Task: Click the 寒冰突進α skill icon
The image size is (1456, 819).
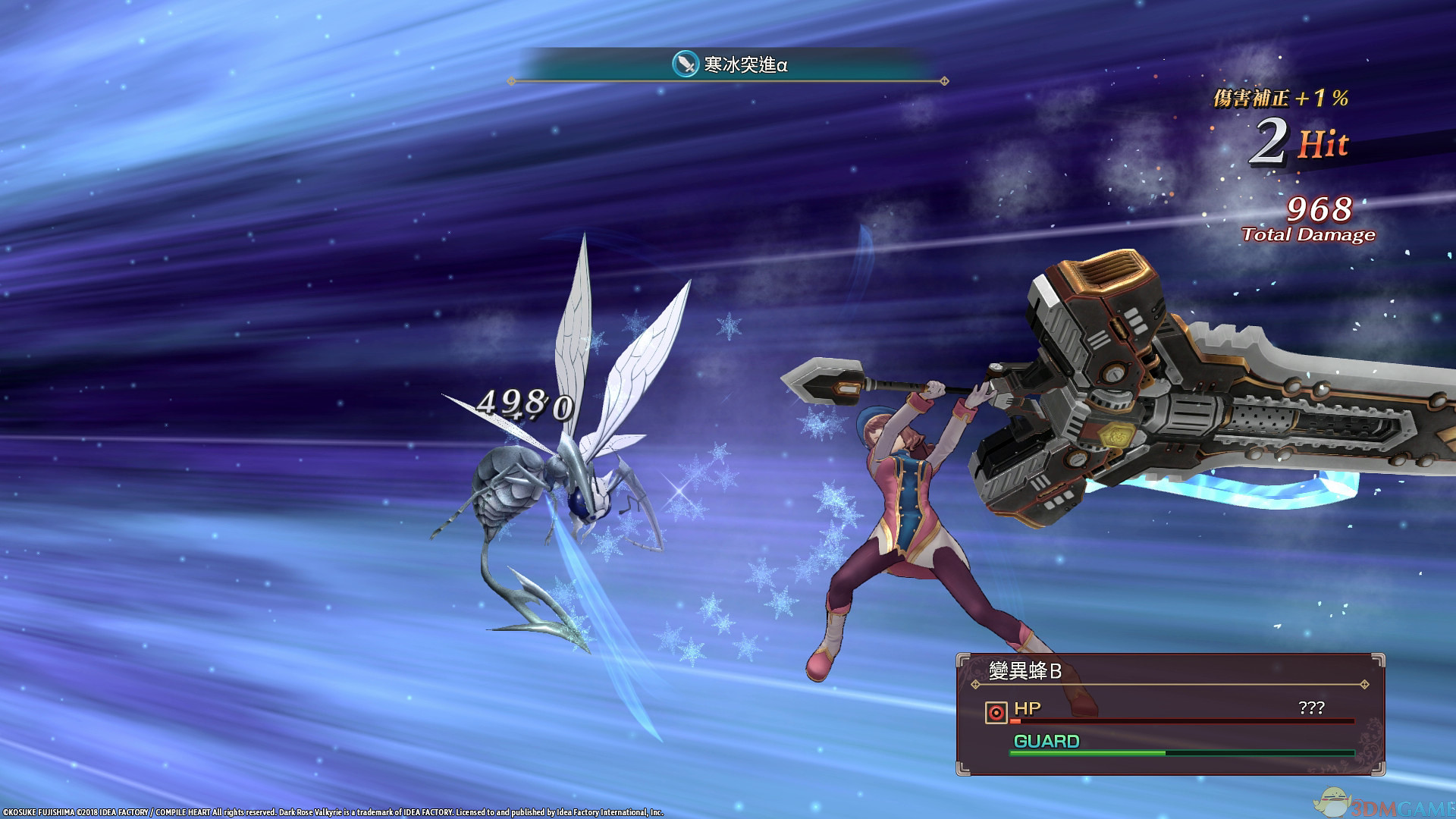Action: 686,64
